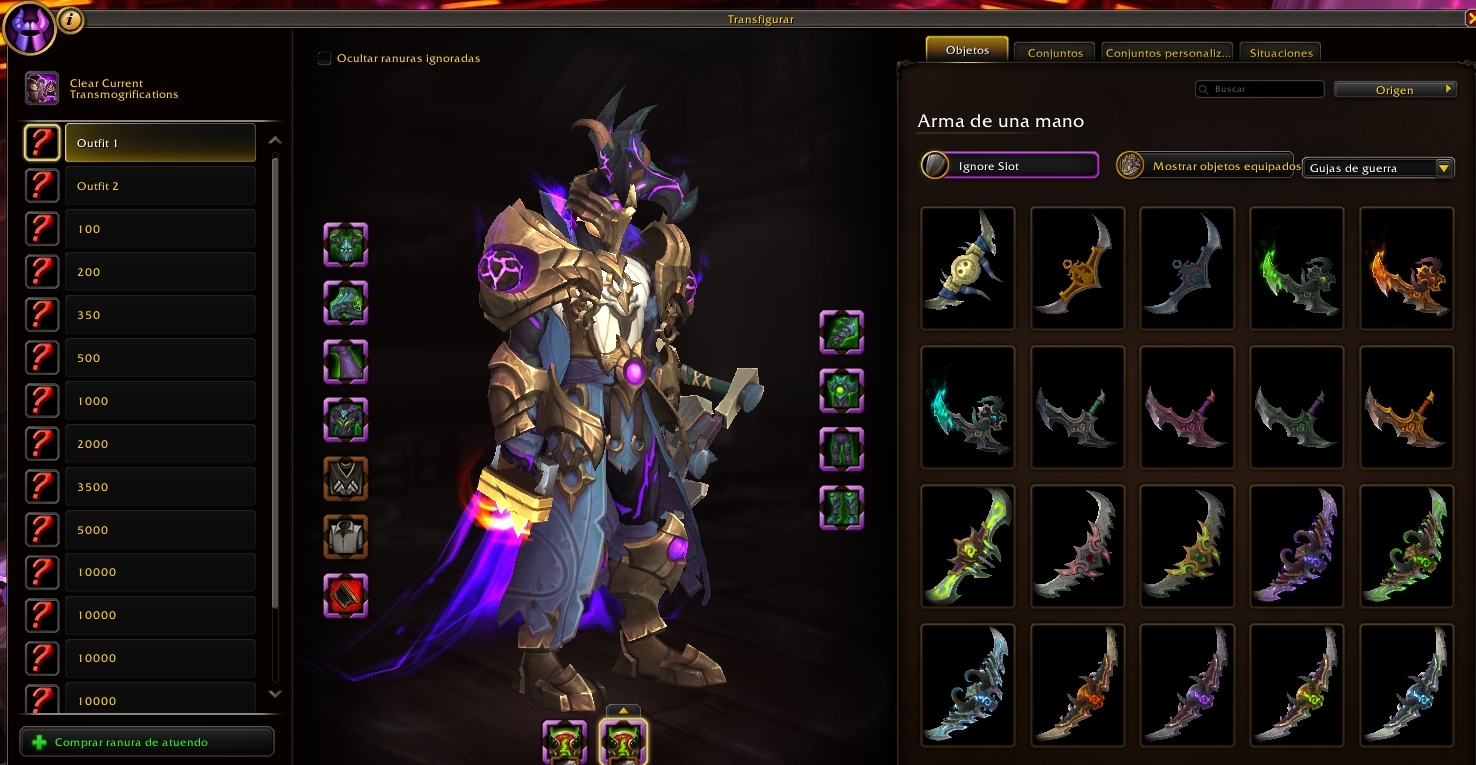The image size is (1476, 765).
Task: Select the Objetos tab
Action: [x=967, y=50]
